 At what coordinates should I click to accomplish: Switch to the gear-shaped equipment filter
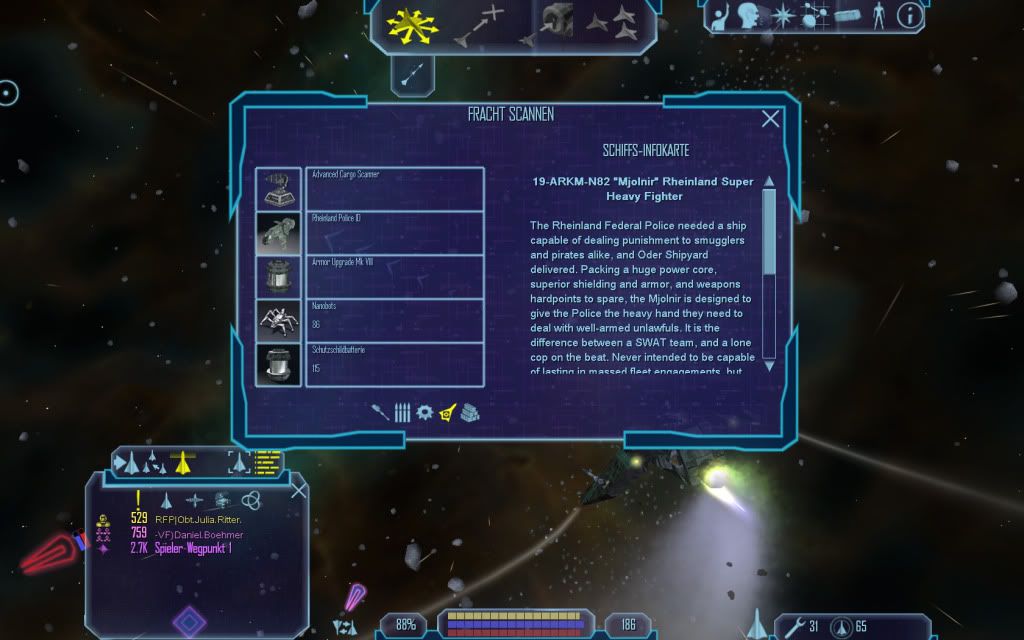424,412
